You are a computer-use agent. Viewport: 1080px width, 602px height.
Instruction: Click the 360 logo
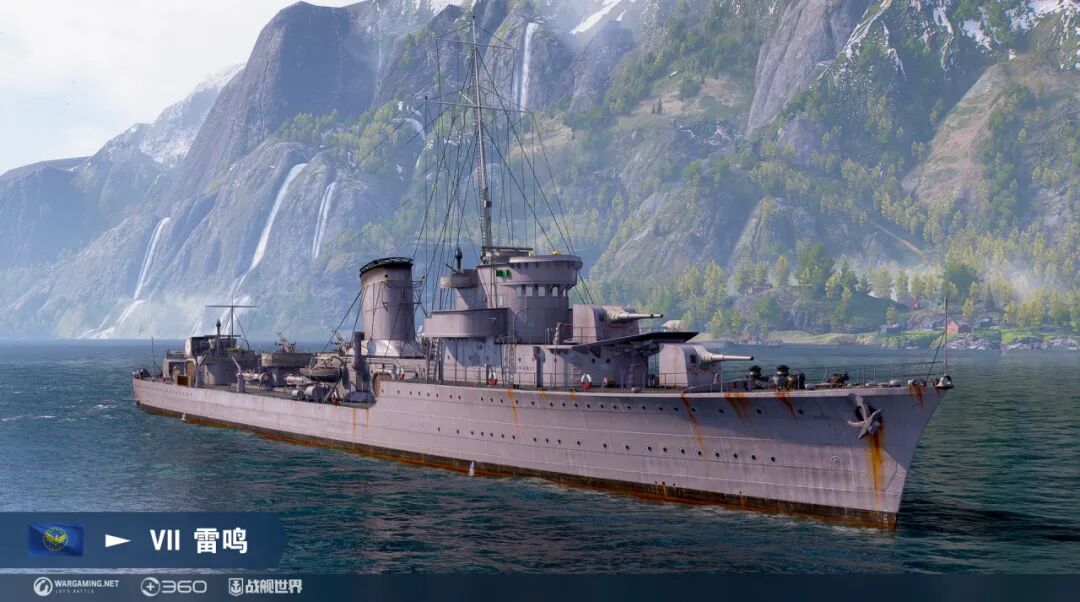173,586
